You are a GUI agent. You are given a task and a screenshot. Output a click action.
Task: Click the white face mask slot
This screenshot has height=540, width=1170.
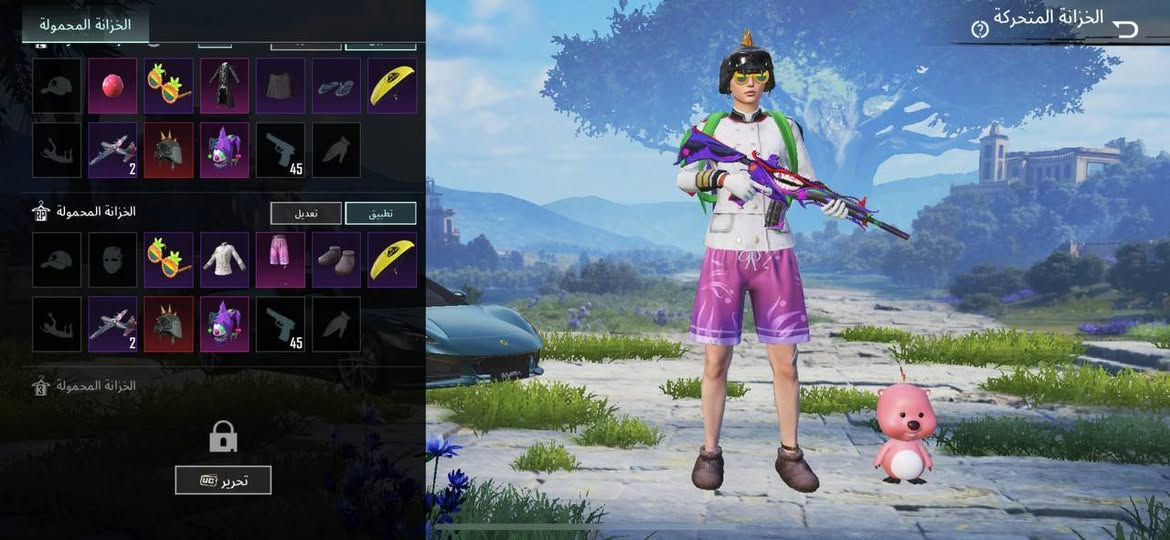[x=113, y=260]
